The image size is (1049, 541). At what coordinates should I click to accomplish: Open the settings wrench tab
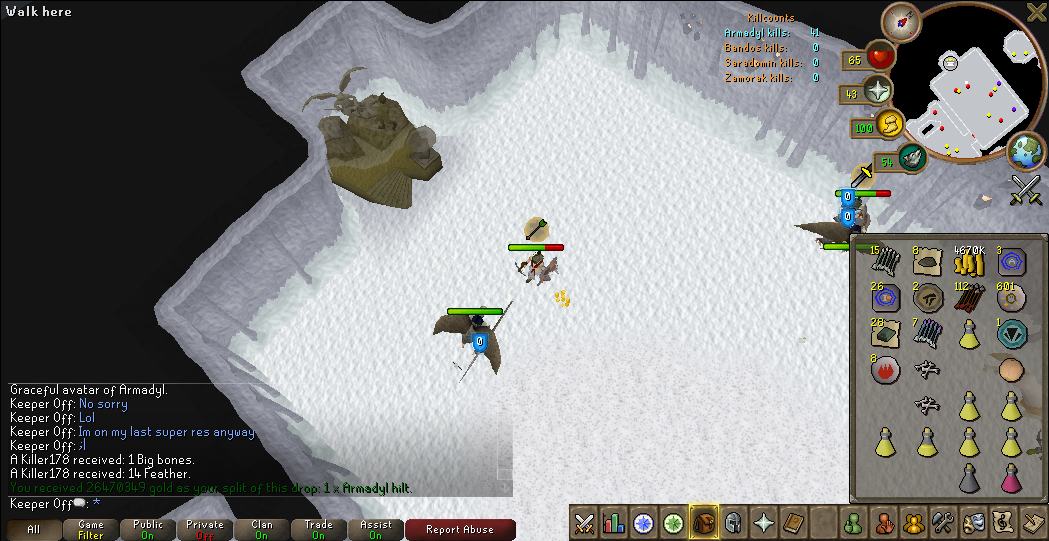tap(943, 522)
